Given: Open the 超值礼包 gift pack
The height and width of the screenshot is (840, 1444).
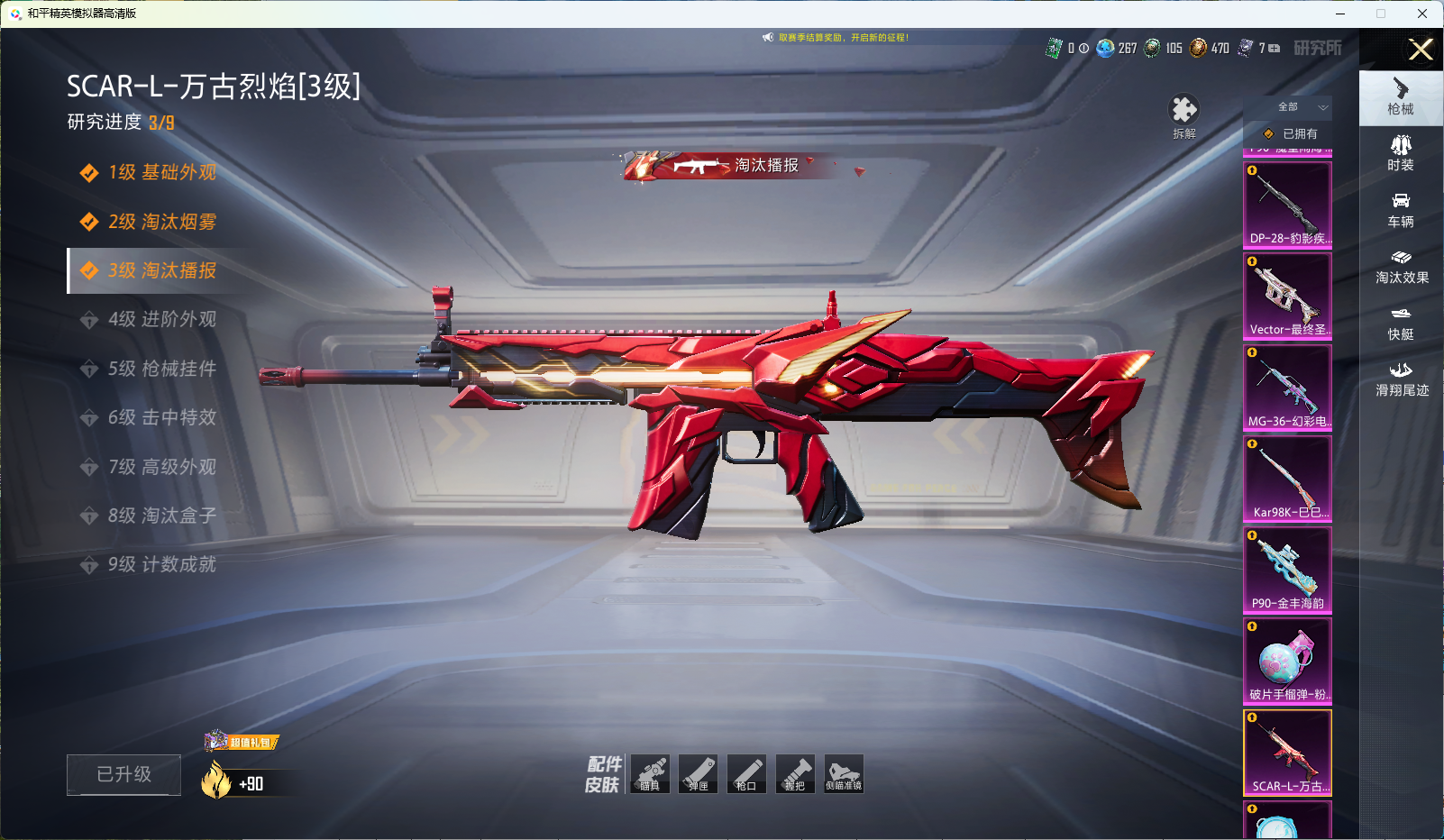Looking at the screenshot, I should pos(242,742).
